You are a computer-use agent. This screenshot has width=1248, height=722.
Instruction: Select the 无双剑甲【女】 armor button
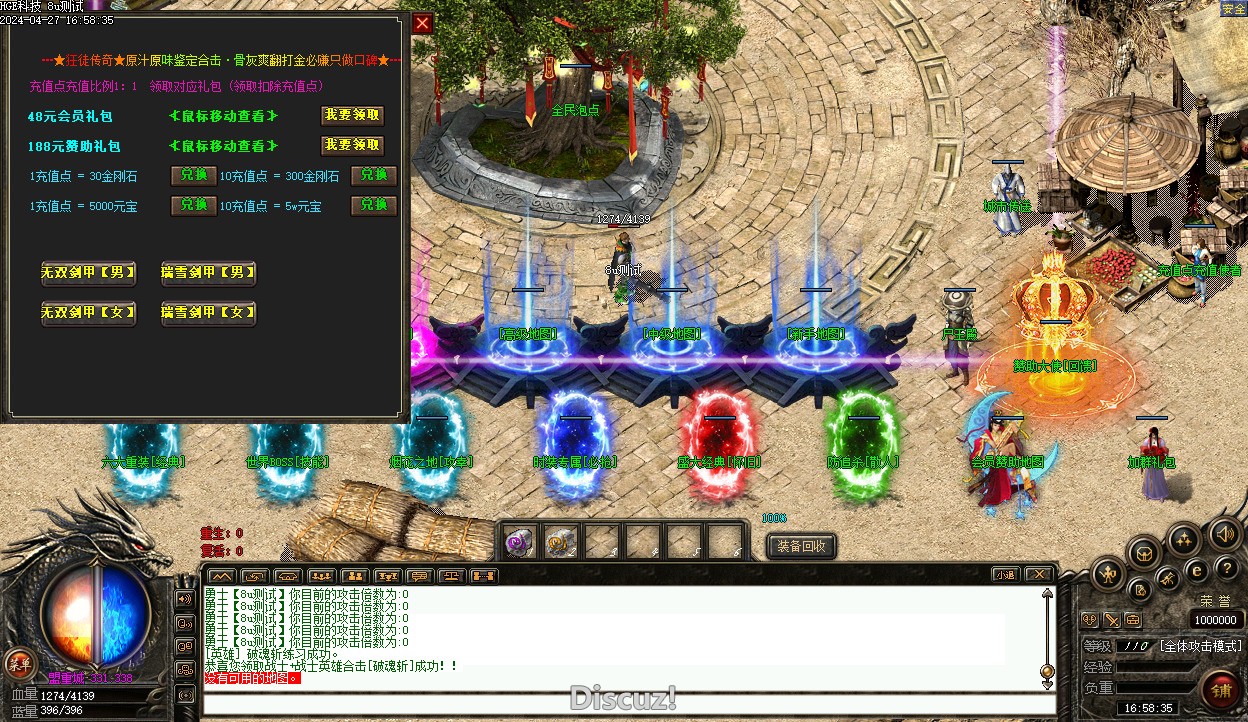pos(88,313)
